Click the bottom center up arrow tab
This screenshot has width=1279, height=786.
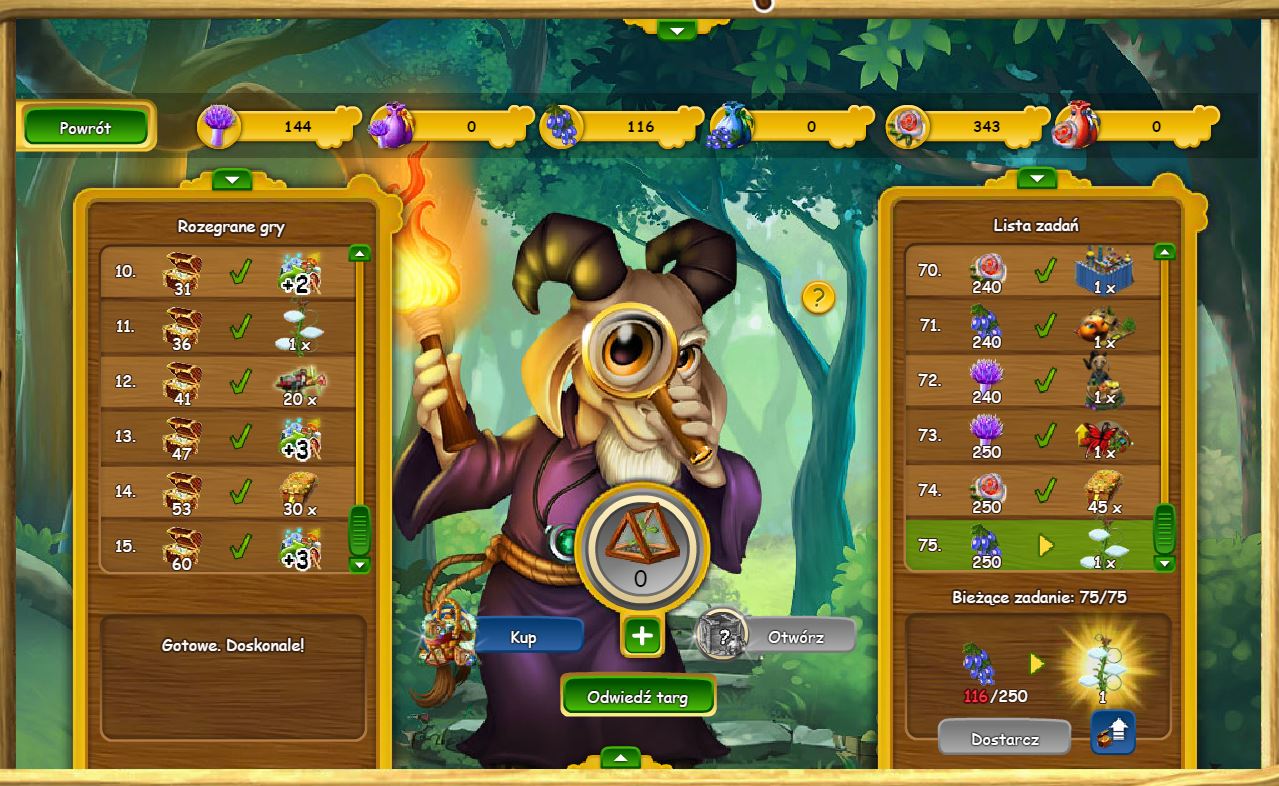coord(620,758)
